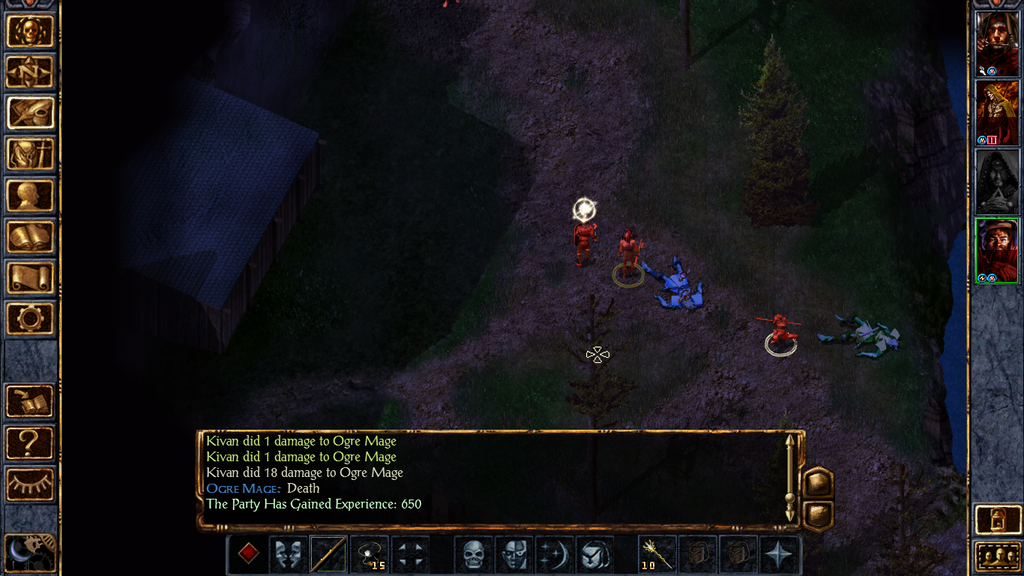Show the character record bust icon
The image size is (1024, 576).
point(30,195)
